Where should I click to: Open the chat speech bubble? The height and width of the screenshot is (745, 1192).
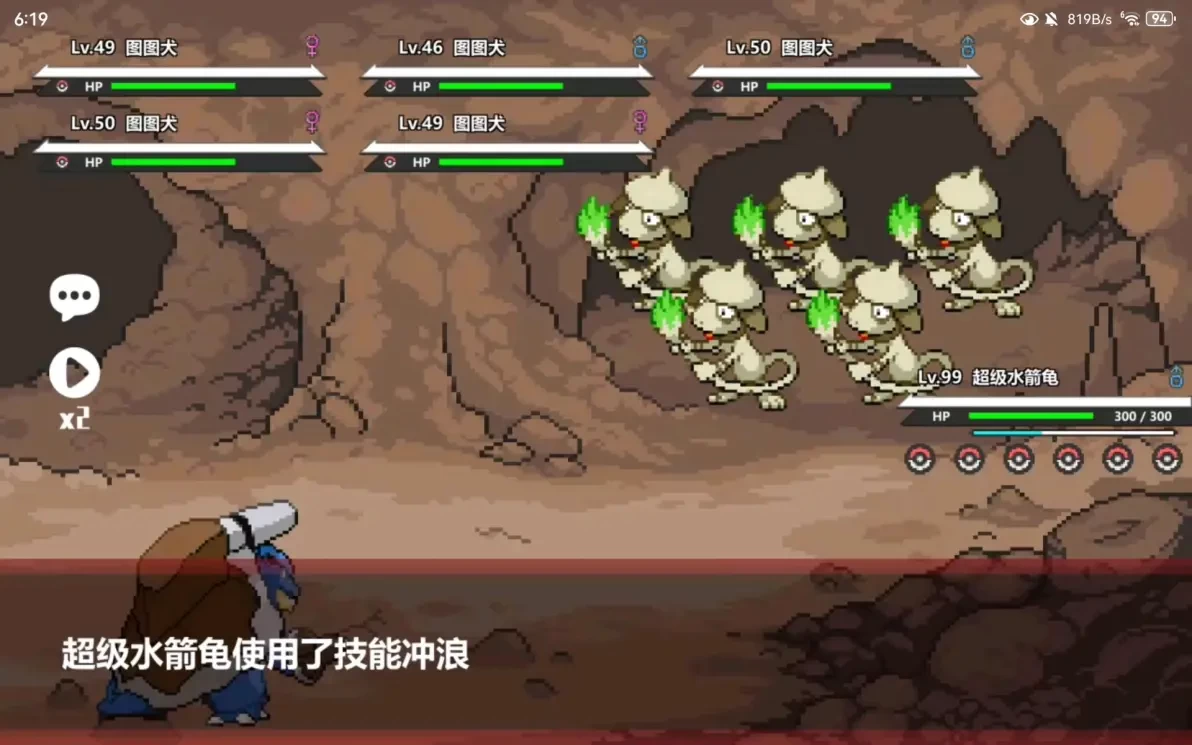pos(74,297)
